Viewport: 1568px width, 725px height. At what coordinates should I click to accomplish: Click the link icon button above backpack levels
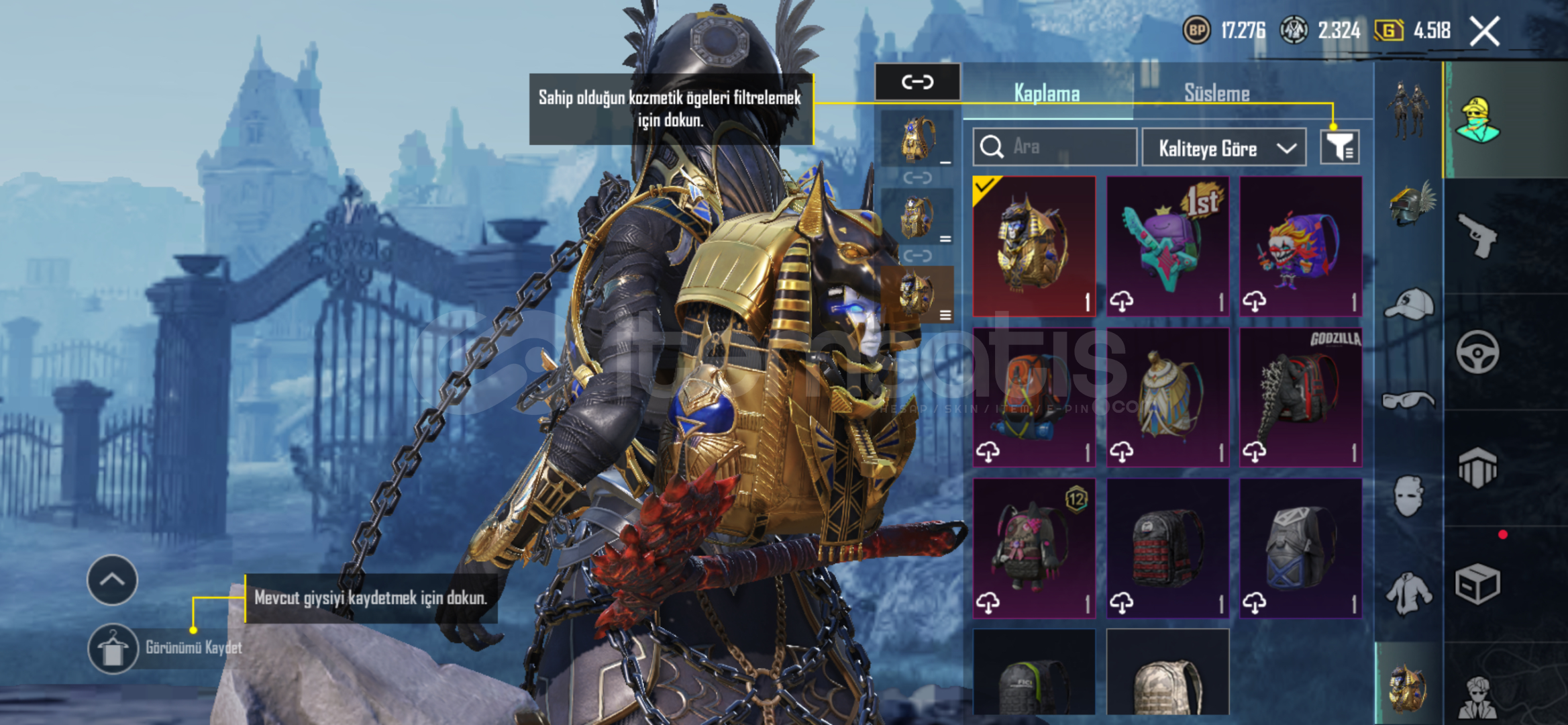pyautogui.click(x=917, y=82)
